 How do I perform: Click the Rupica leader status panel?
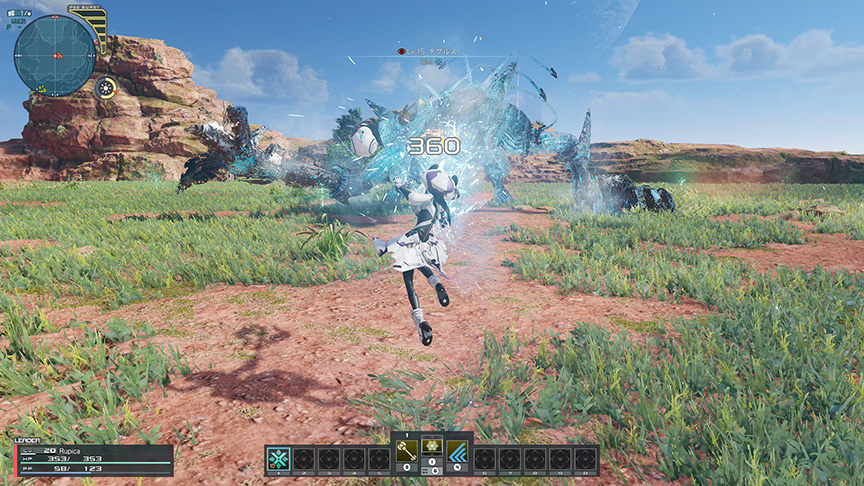point(93,459)
